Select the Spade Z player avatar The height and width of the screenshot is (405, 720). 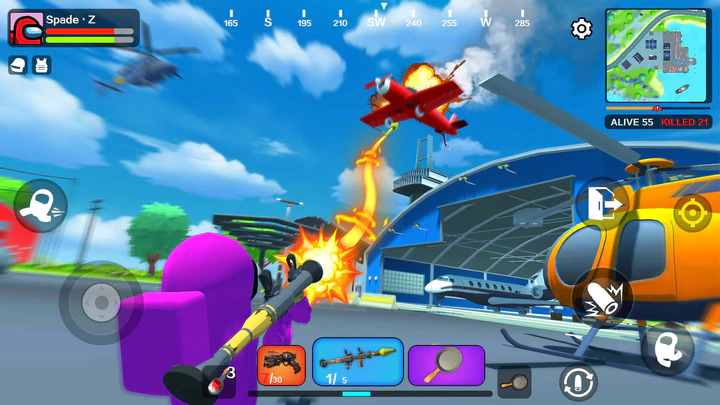27,30
